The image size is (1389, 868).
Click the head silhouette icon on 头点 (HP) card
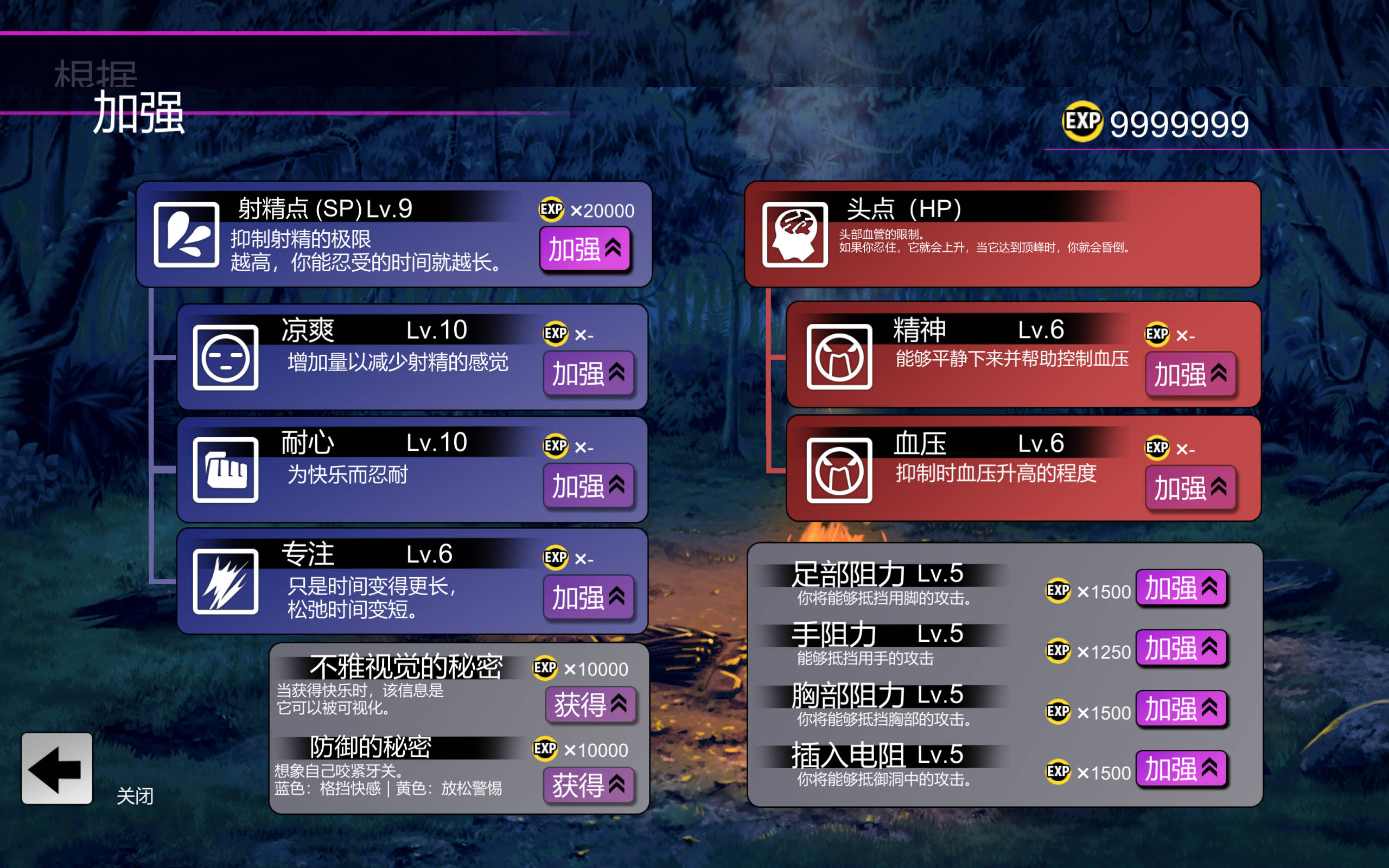click(795, 235)
